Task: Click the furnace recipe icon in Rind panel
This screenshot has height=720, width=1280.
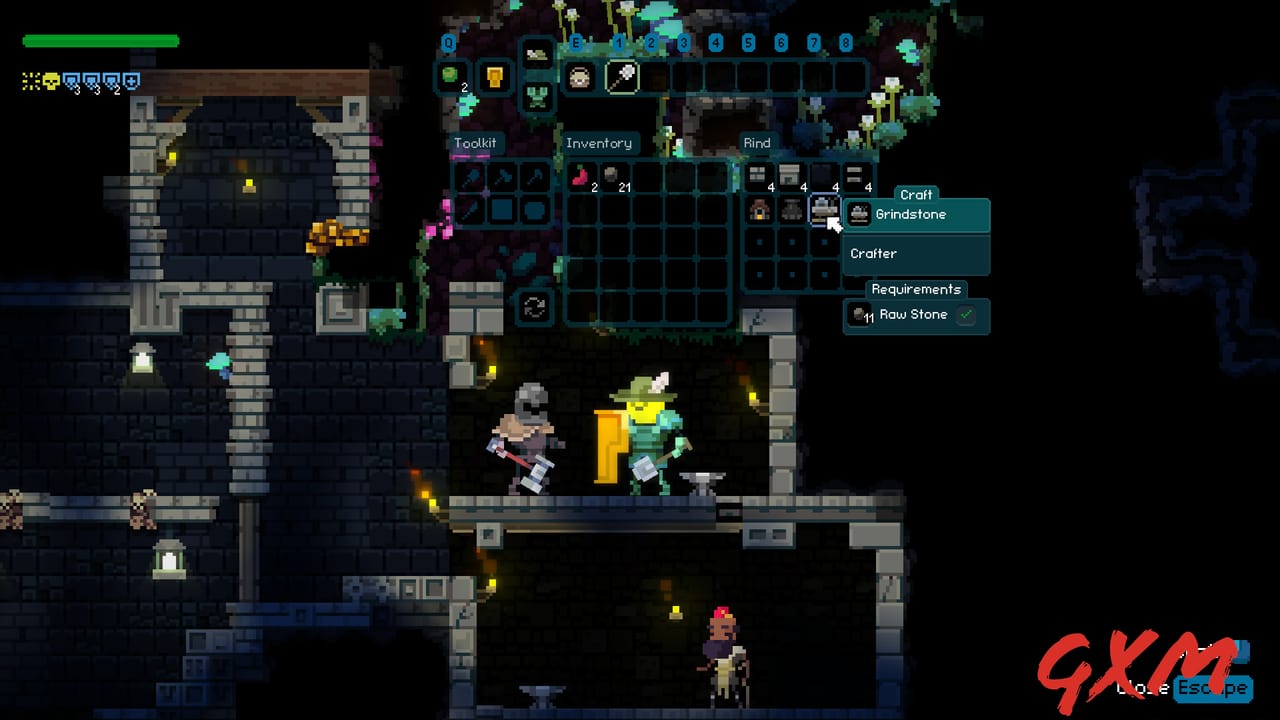Action: click(x=759, y=211)
